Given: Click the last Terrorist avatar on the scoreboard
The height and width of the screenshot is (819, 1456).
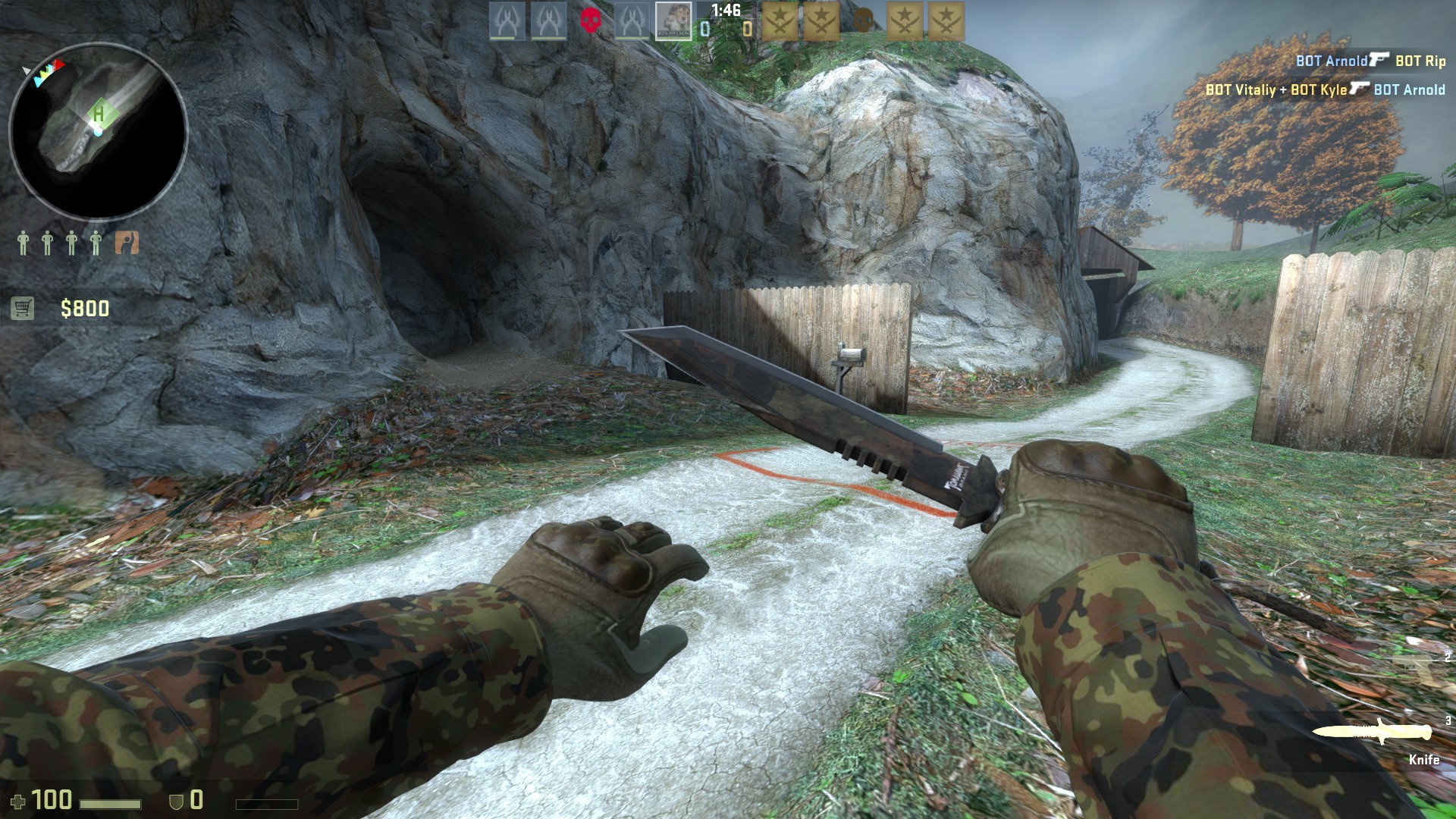Looking at the screenshot, I should coord(949,19).
